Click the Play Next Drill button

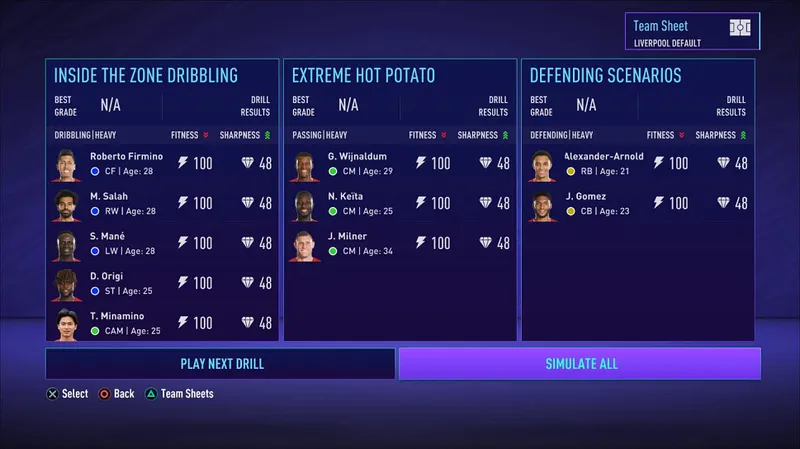point(220,363)
